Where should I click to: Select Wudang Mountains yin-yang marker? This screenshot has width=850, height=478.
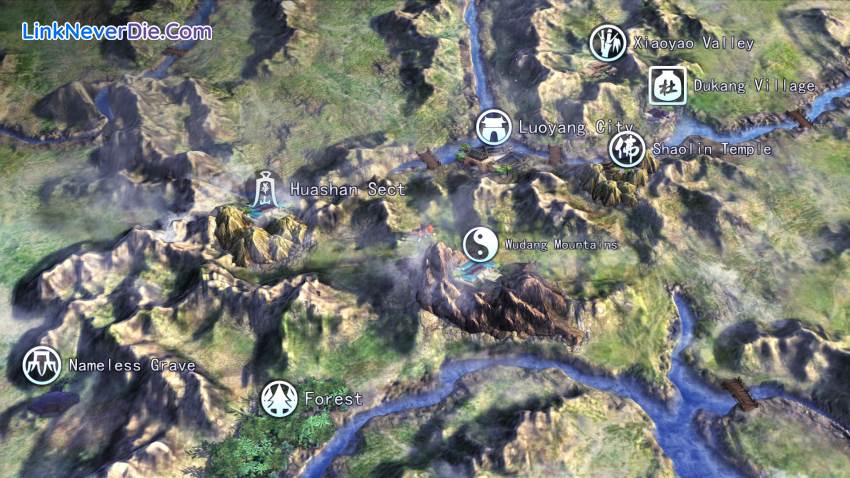(480, 244)
